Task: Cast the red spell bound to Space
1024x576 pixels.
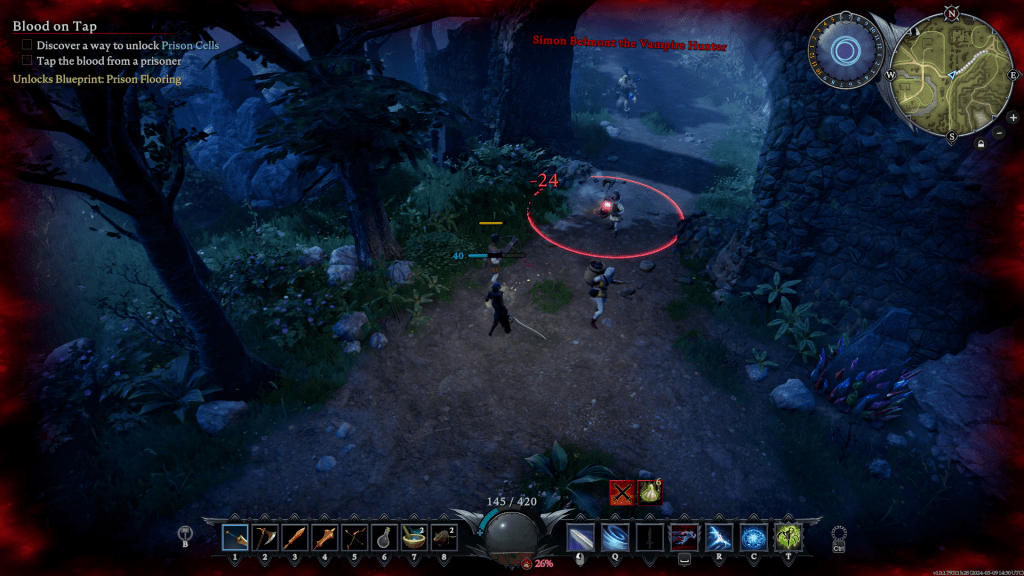Action: pyautogui.click(x=685, y=537)
